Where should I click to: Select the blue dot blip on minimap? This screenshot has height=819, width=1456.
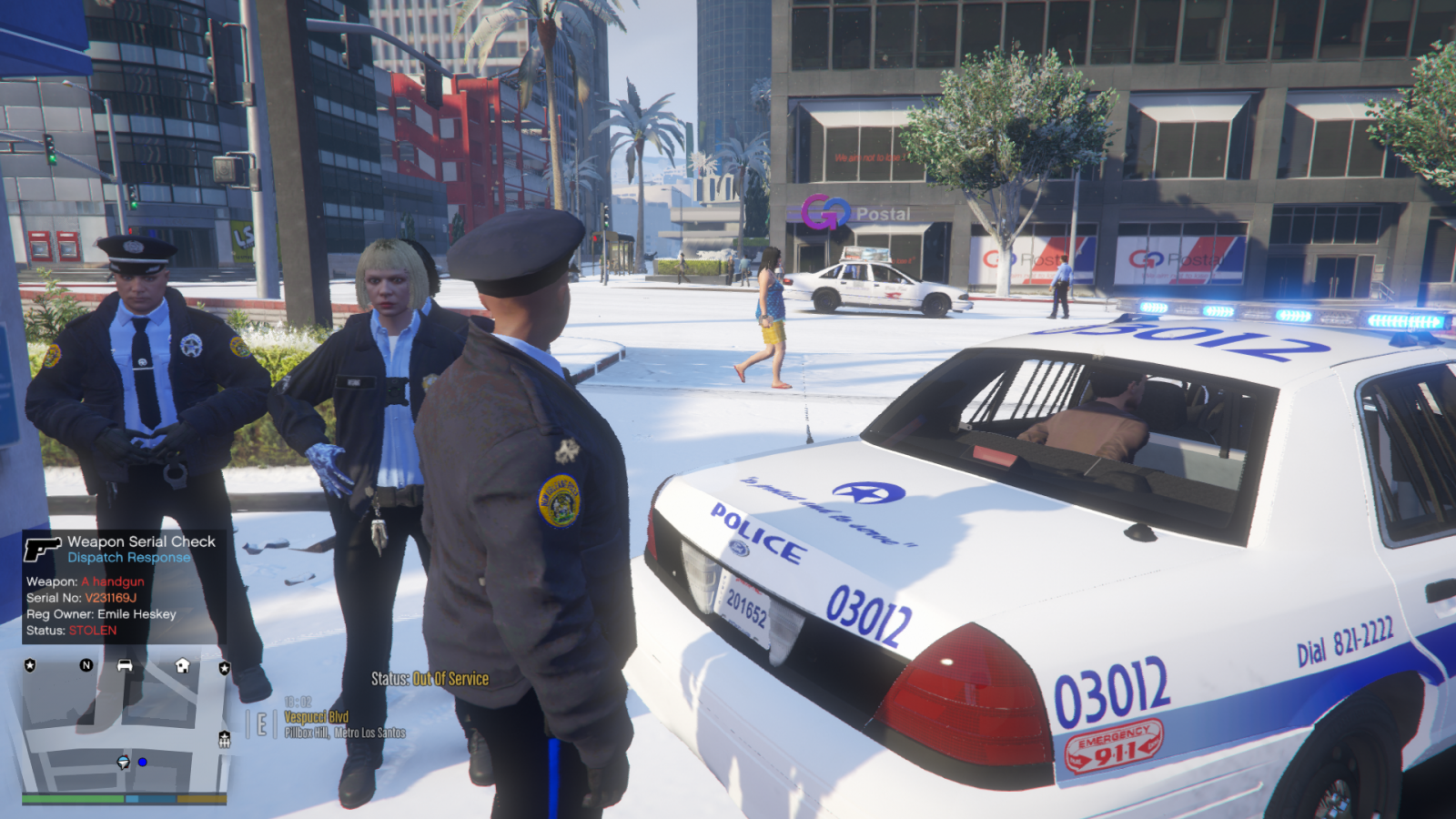[x=143, y=762]
